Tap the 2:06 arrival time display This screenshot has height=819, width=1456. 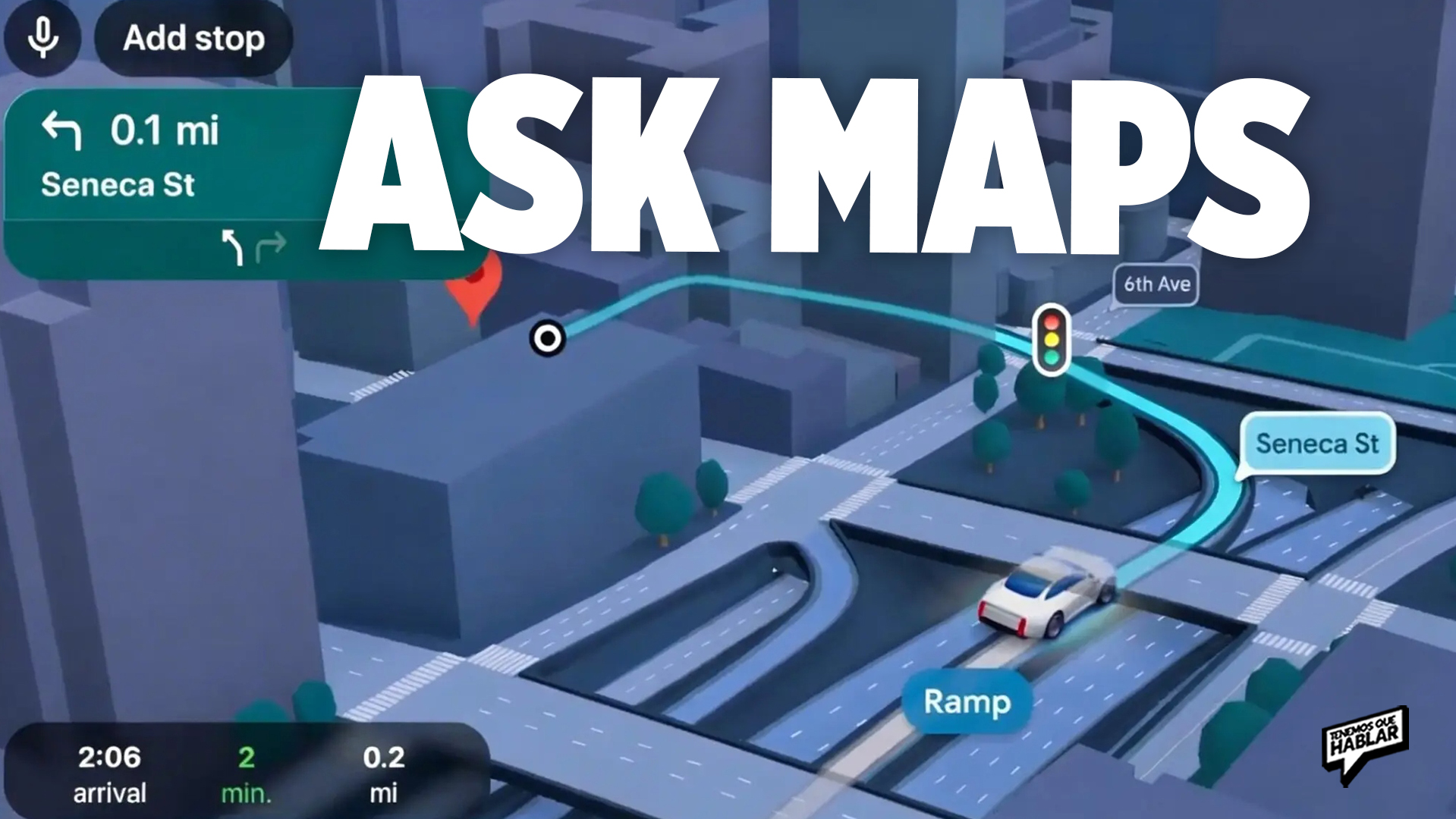108,758
